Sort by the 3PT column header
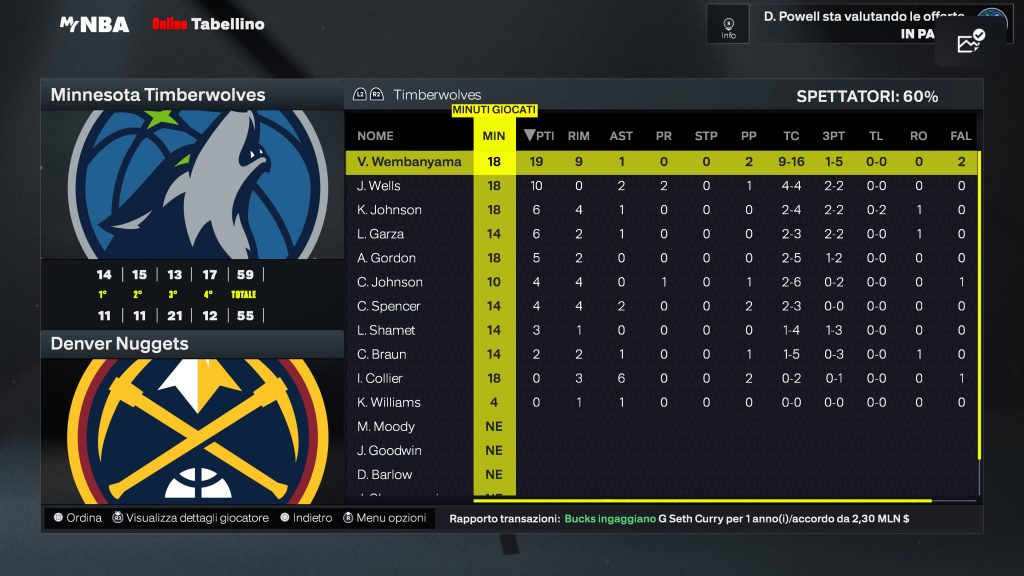 [833, 136]
